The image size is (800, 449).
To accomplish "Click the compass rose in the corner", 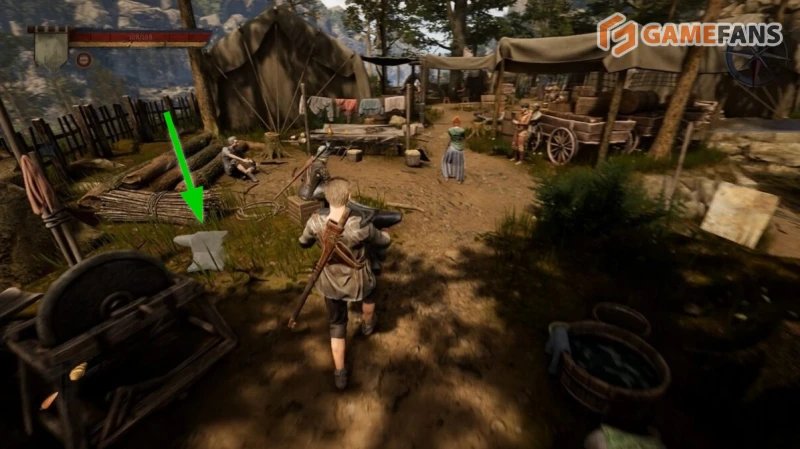I will pos(756,59).
